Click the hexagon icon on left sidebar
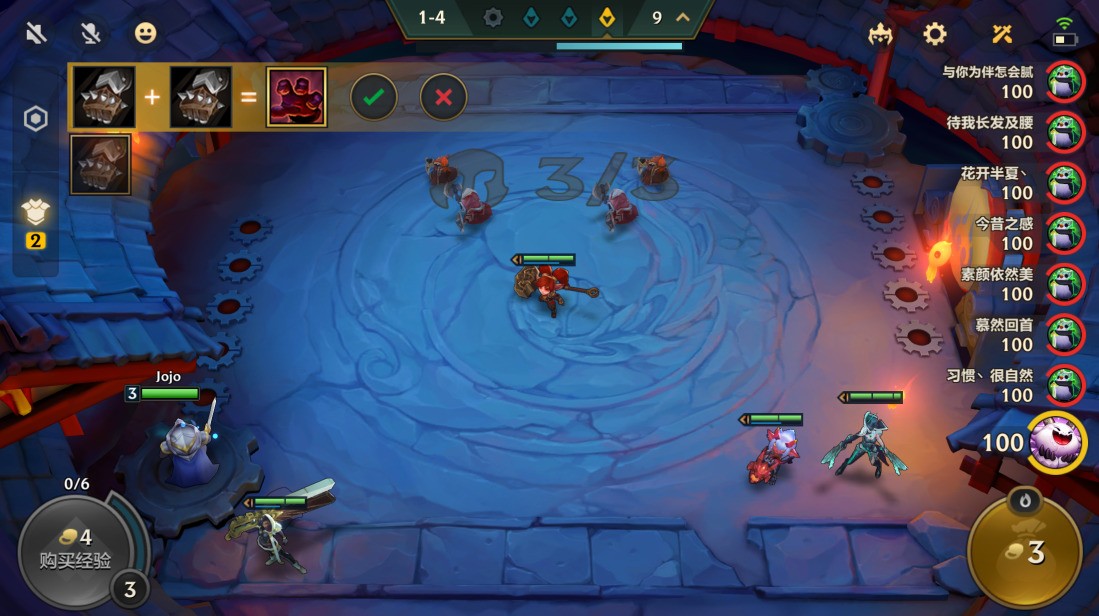Screen dimensions: 1099x616 pos(36,120)
